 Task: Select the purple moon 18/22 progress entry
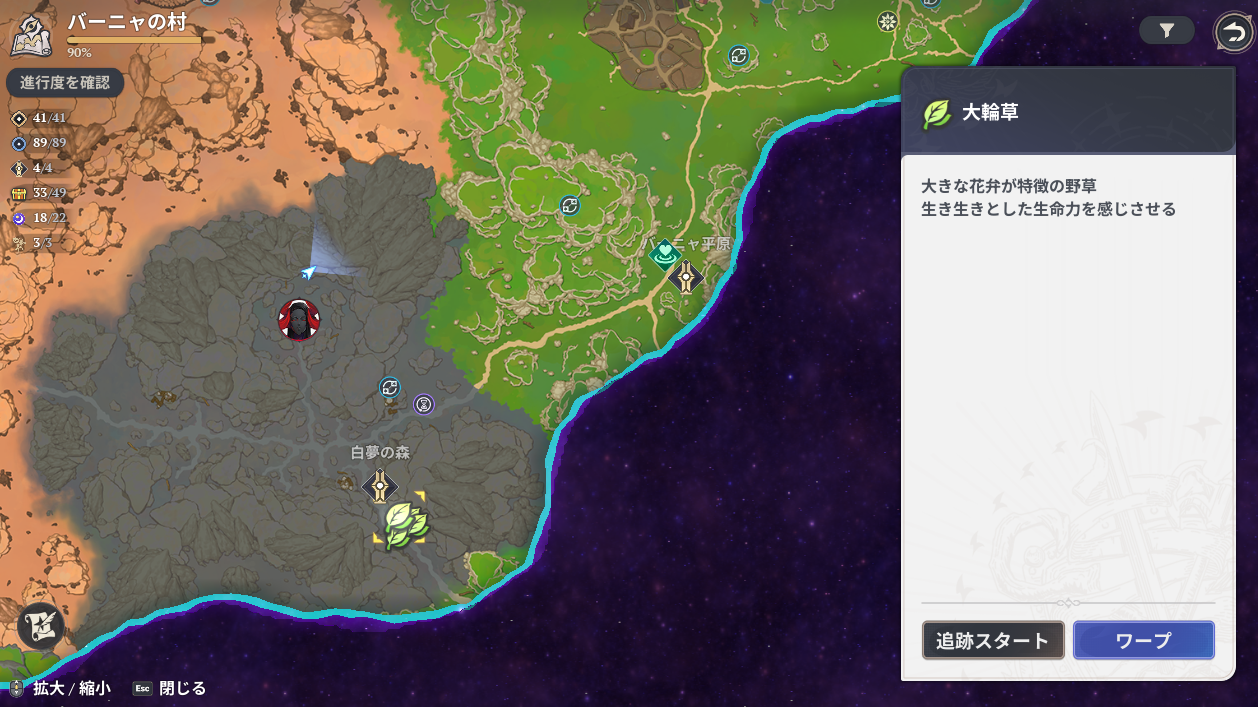coord(40,218)
